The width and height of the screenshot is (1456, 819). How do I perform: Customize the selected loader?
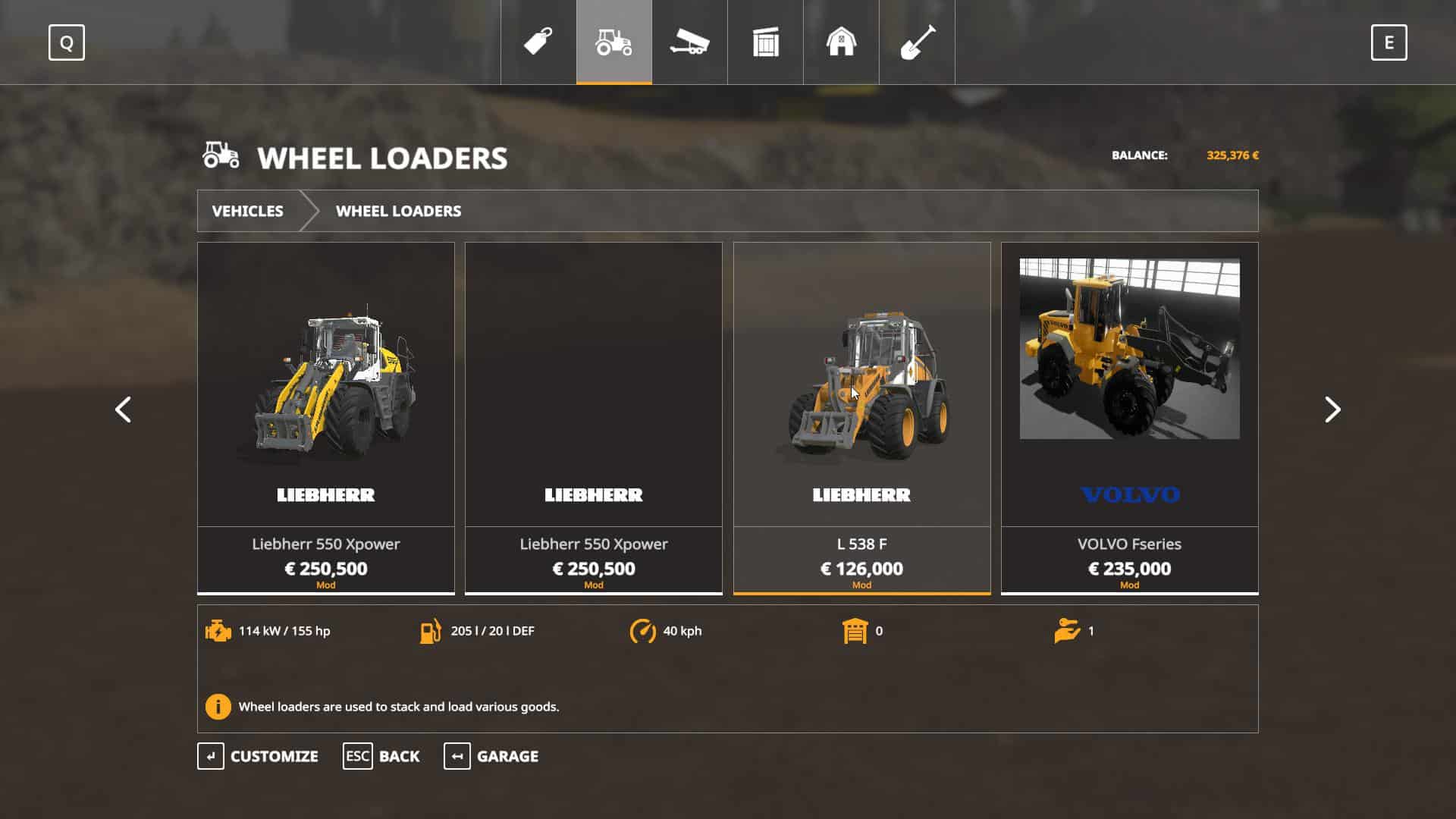tap(258, 756)
